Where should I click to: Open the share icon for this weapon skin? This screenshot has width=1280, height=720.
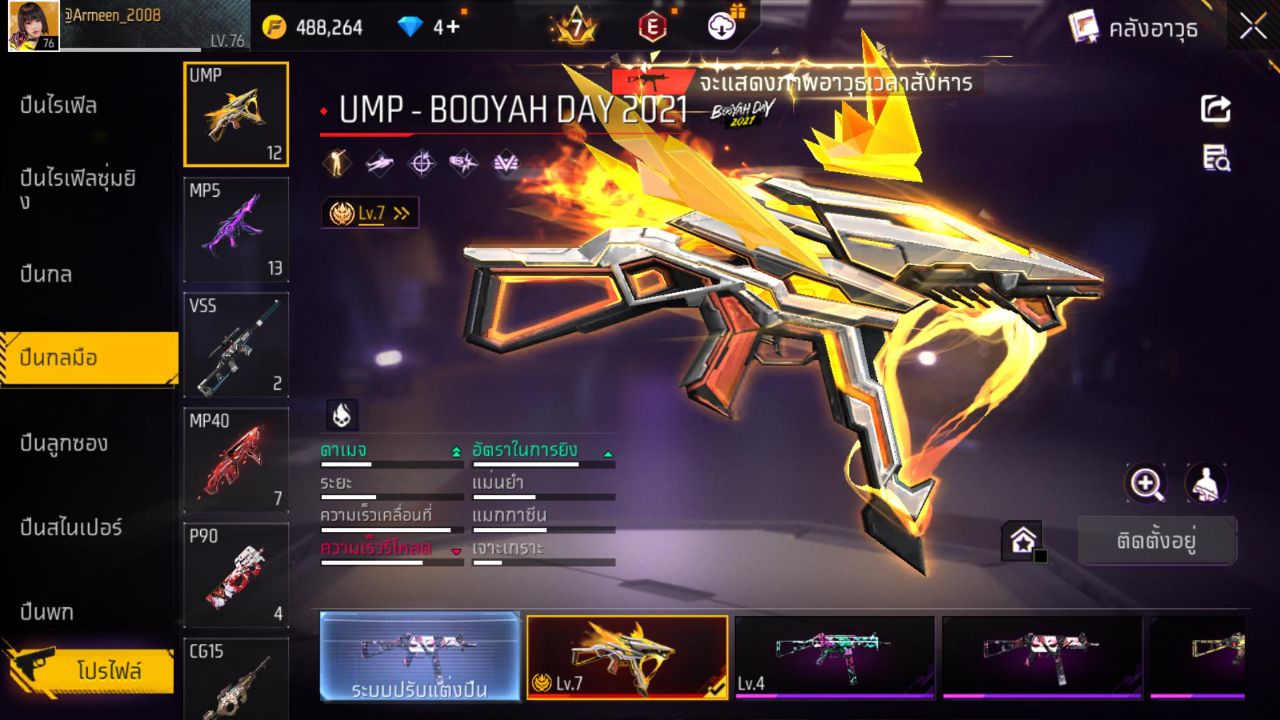[x=1214, y=110]
